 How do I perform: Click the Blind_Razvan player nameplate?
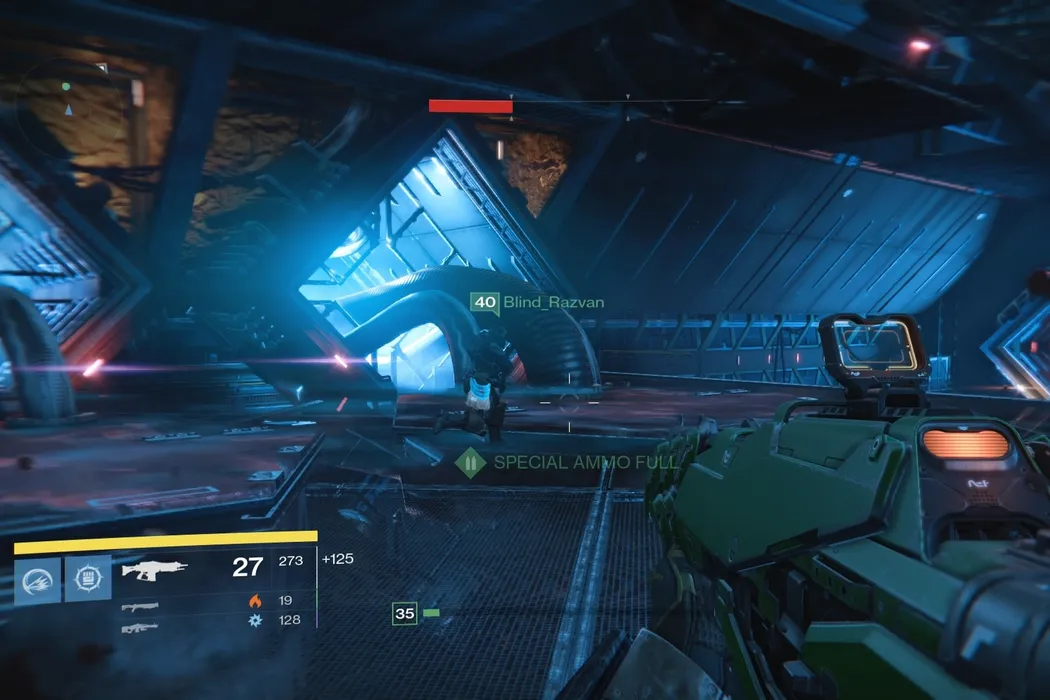(x=539, y=302)
